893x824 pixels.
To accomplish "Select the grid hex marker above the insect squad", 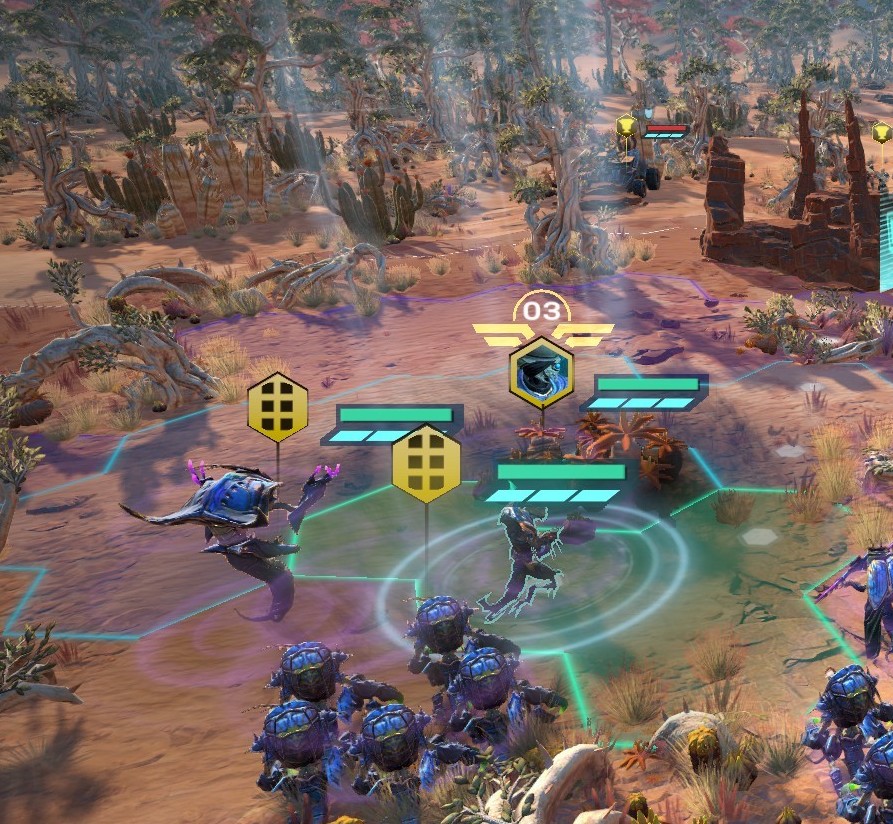I will [426, 463].
